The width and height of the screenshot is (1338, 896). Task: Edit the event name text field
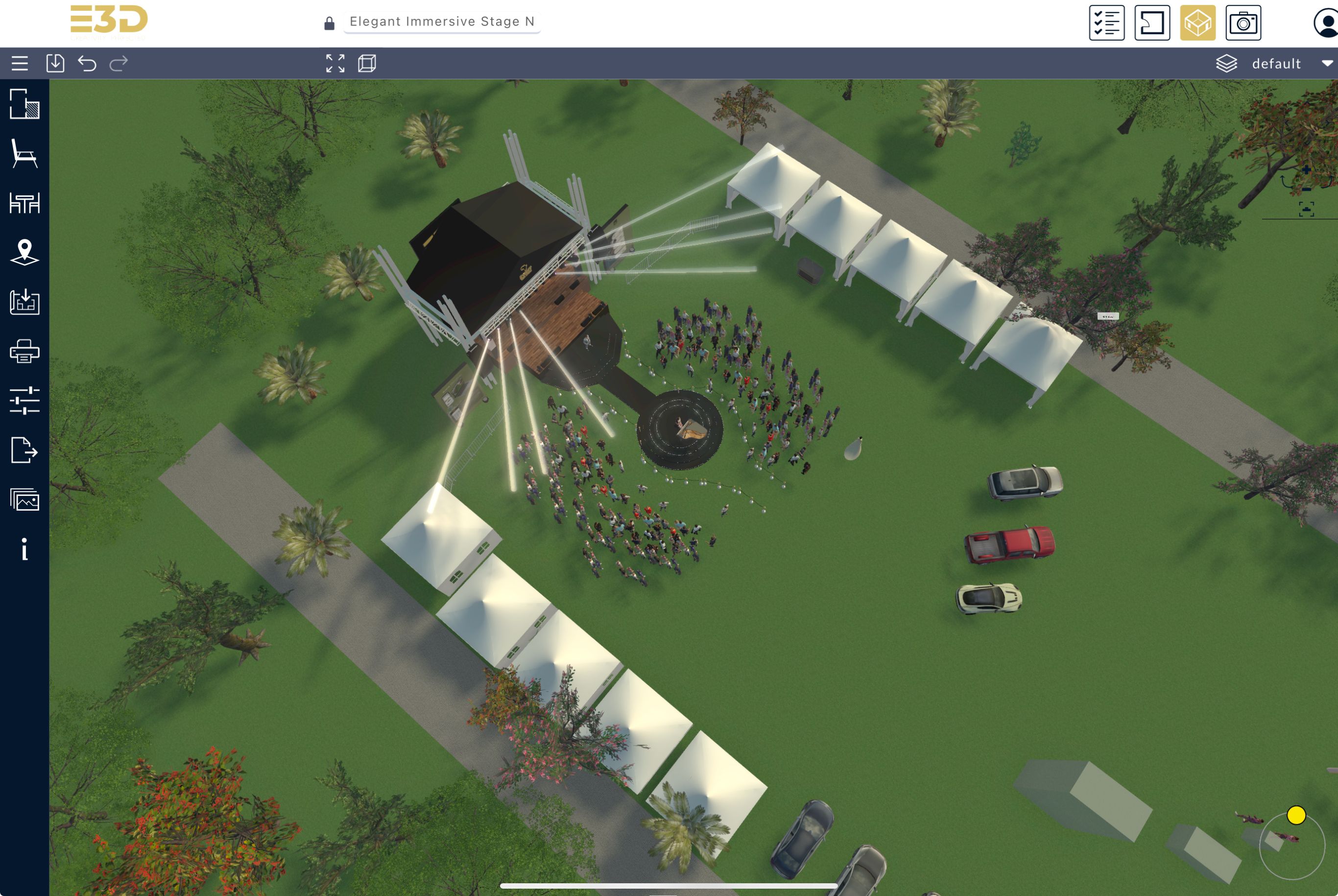(441, 22)
